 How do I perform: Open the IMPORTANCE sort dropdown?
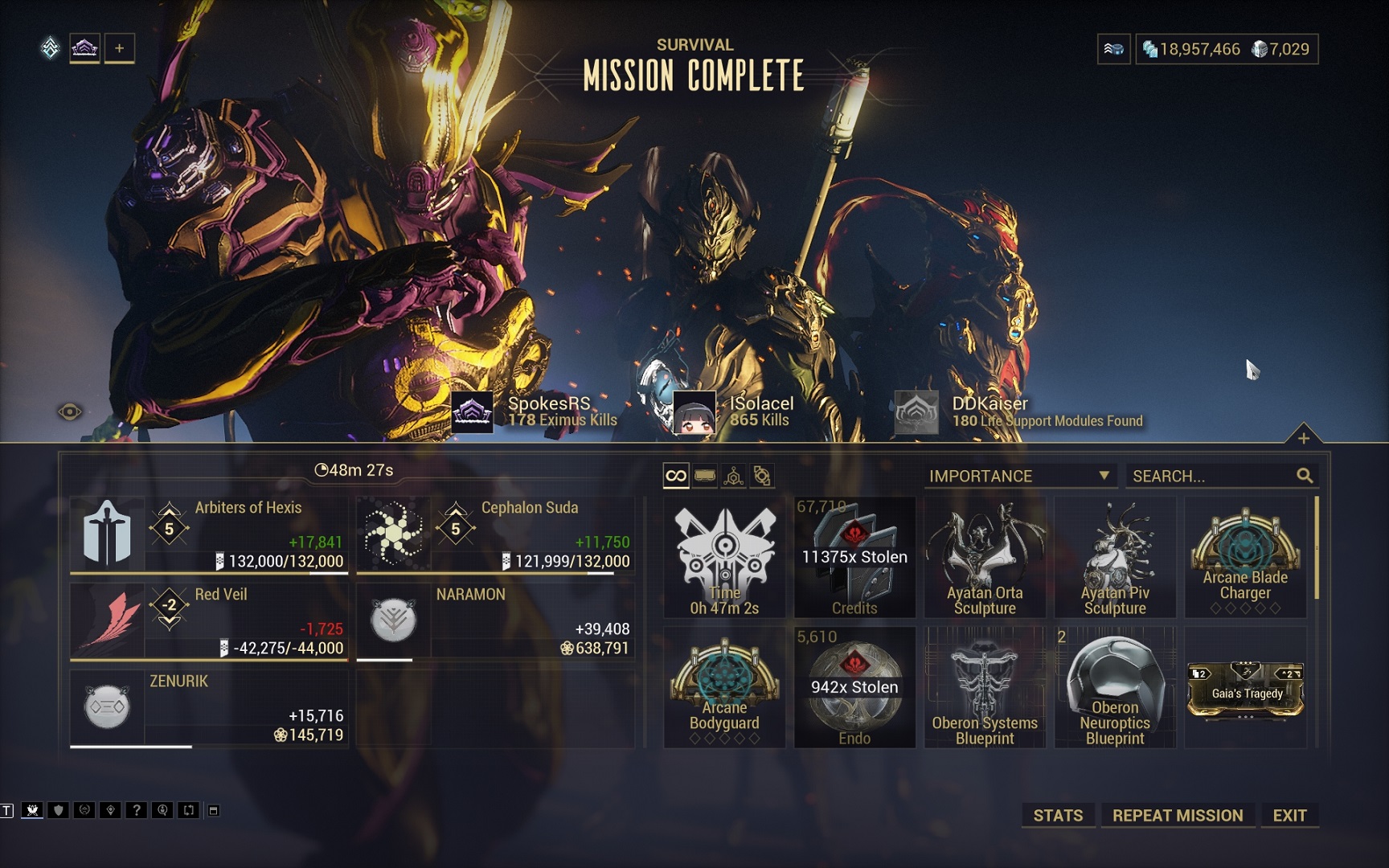point(1019,476)
